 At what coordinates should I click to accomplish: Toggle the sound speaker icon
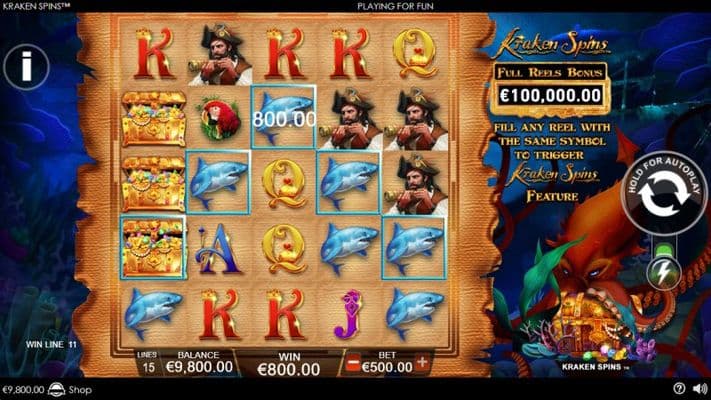point(698,389)
